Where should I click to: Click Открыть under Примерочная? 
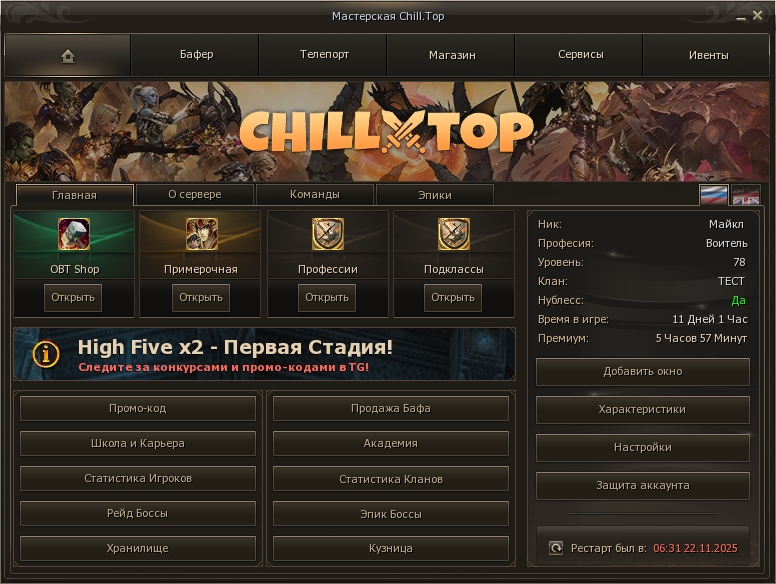(x=200, y=297)
